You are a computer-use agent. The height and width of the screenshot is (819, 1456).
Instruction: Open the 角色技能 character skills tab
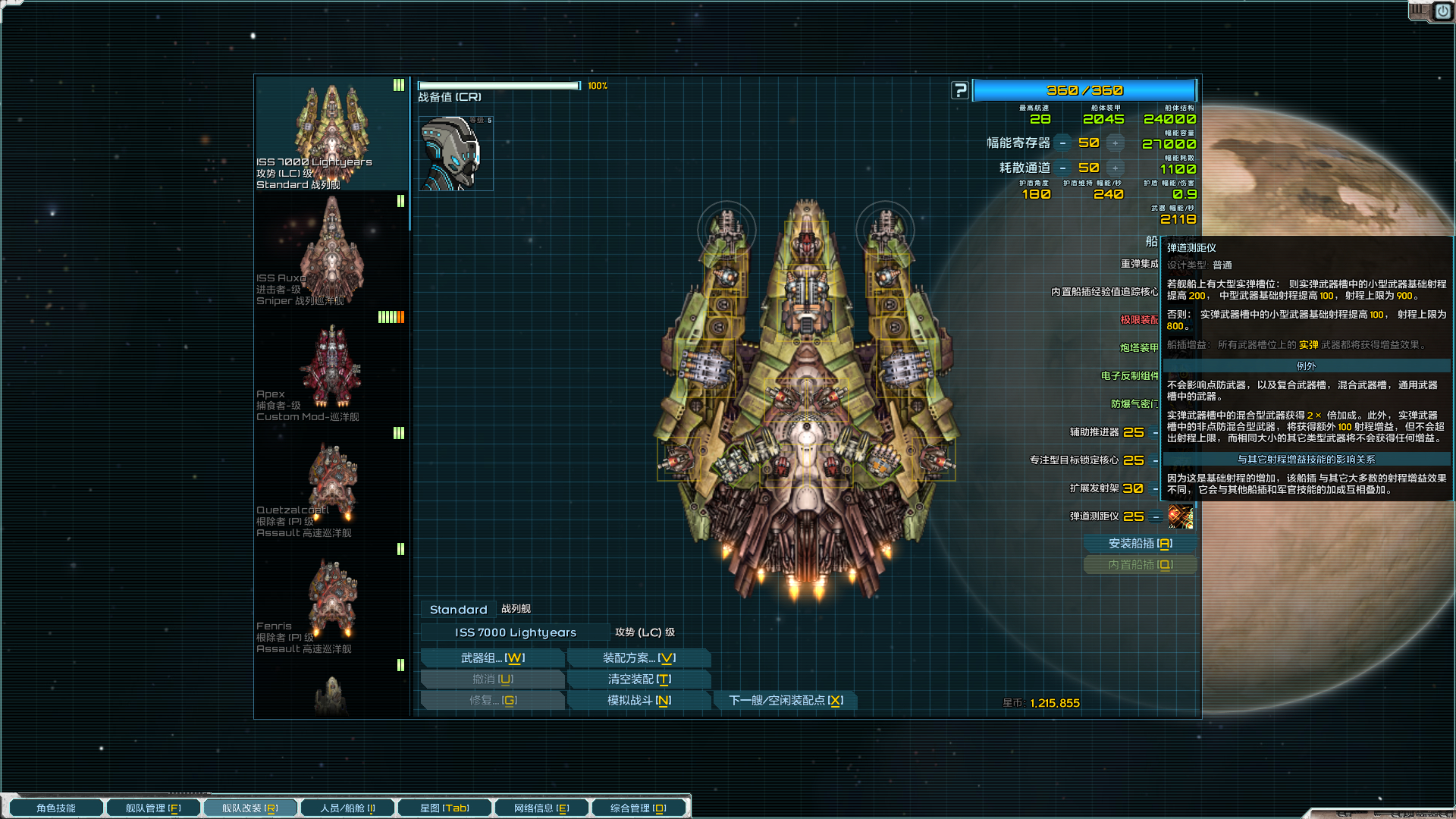(x=56, y=808)
